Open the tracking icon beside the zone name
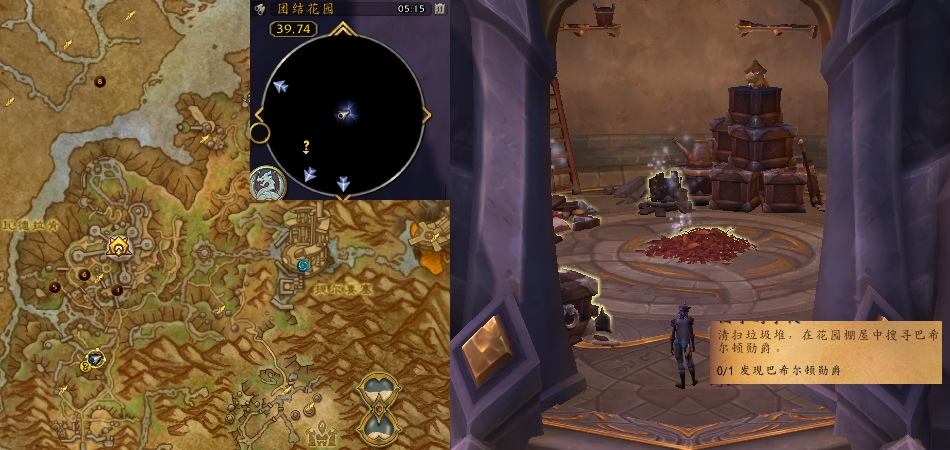950x450 pixels. (263, 8)
